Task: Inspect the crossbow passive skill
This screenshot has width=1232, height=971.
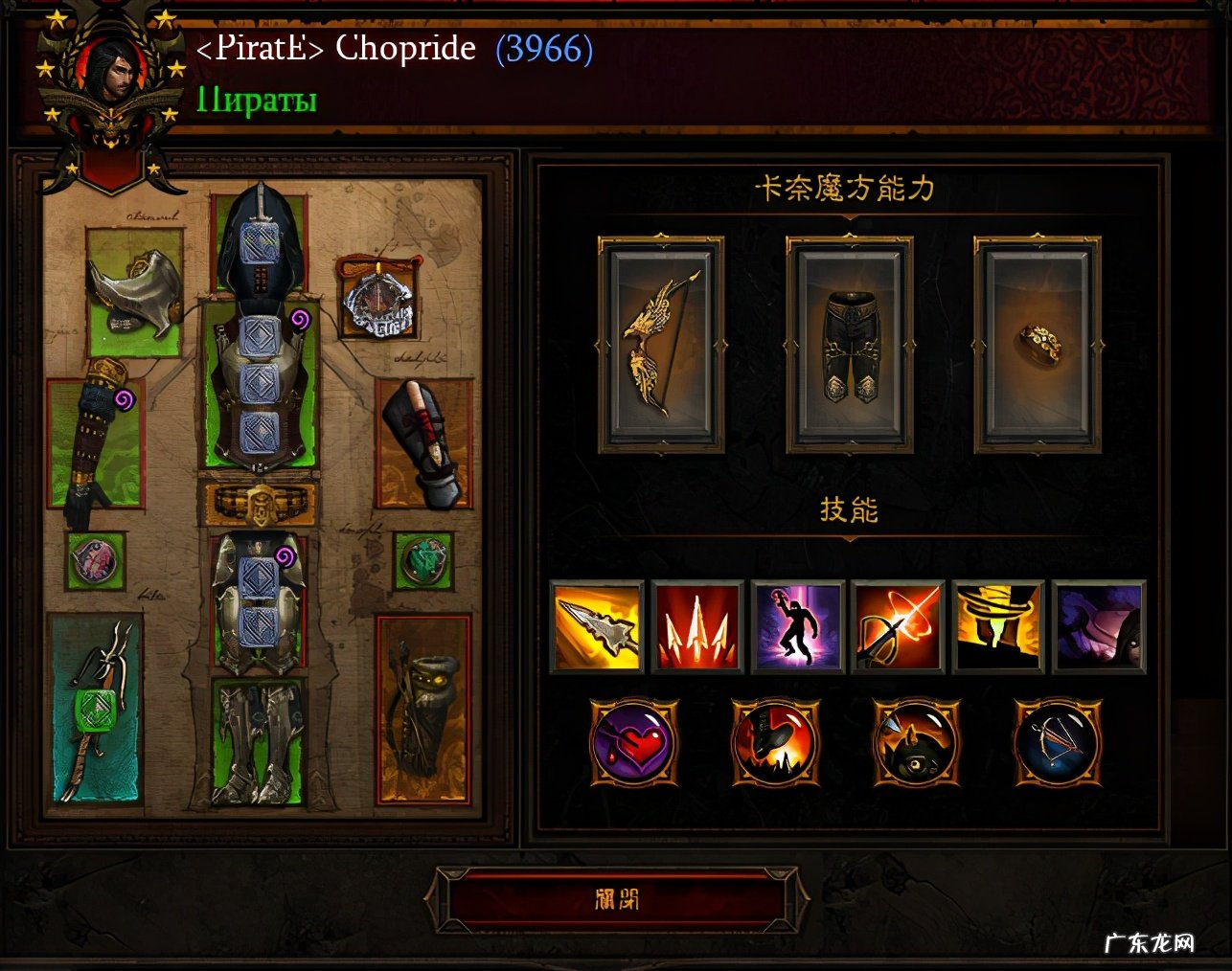Action: pyautogui.click(x=1058, y=743)
